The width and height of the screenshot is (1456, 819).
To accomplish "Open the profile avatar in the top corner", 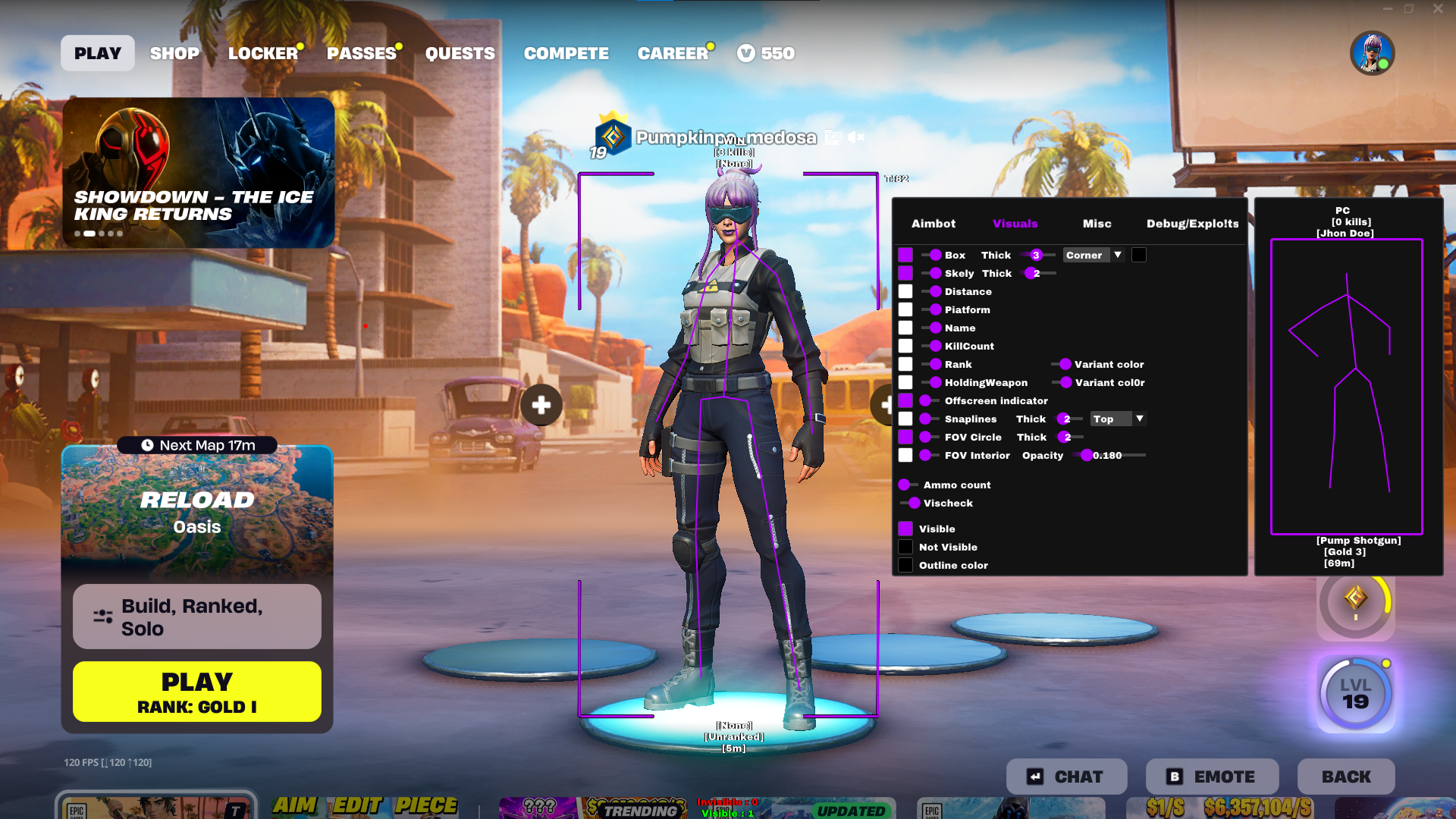I will (x=1373, y=52).
